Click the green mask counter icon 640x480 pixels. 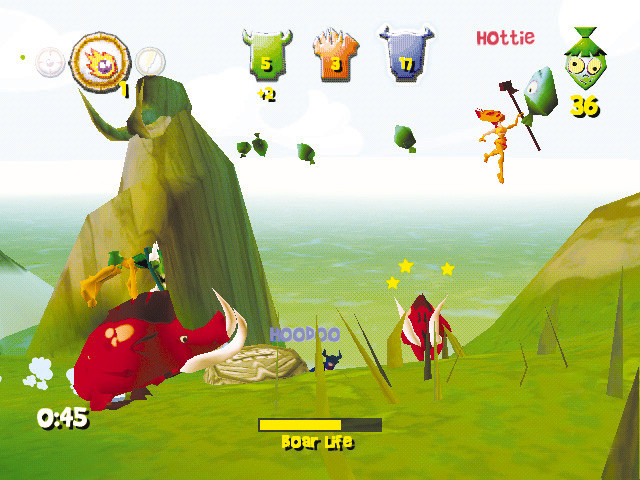pyautogui.click(x=582, y=63)
